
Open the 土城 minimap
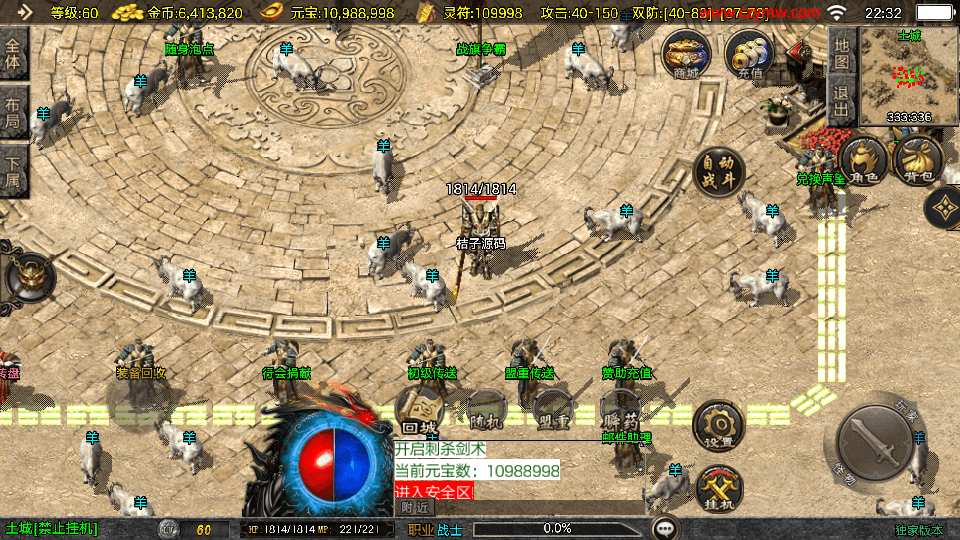pos(908,75)
